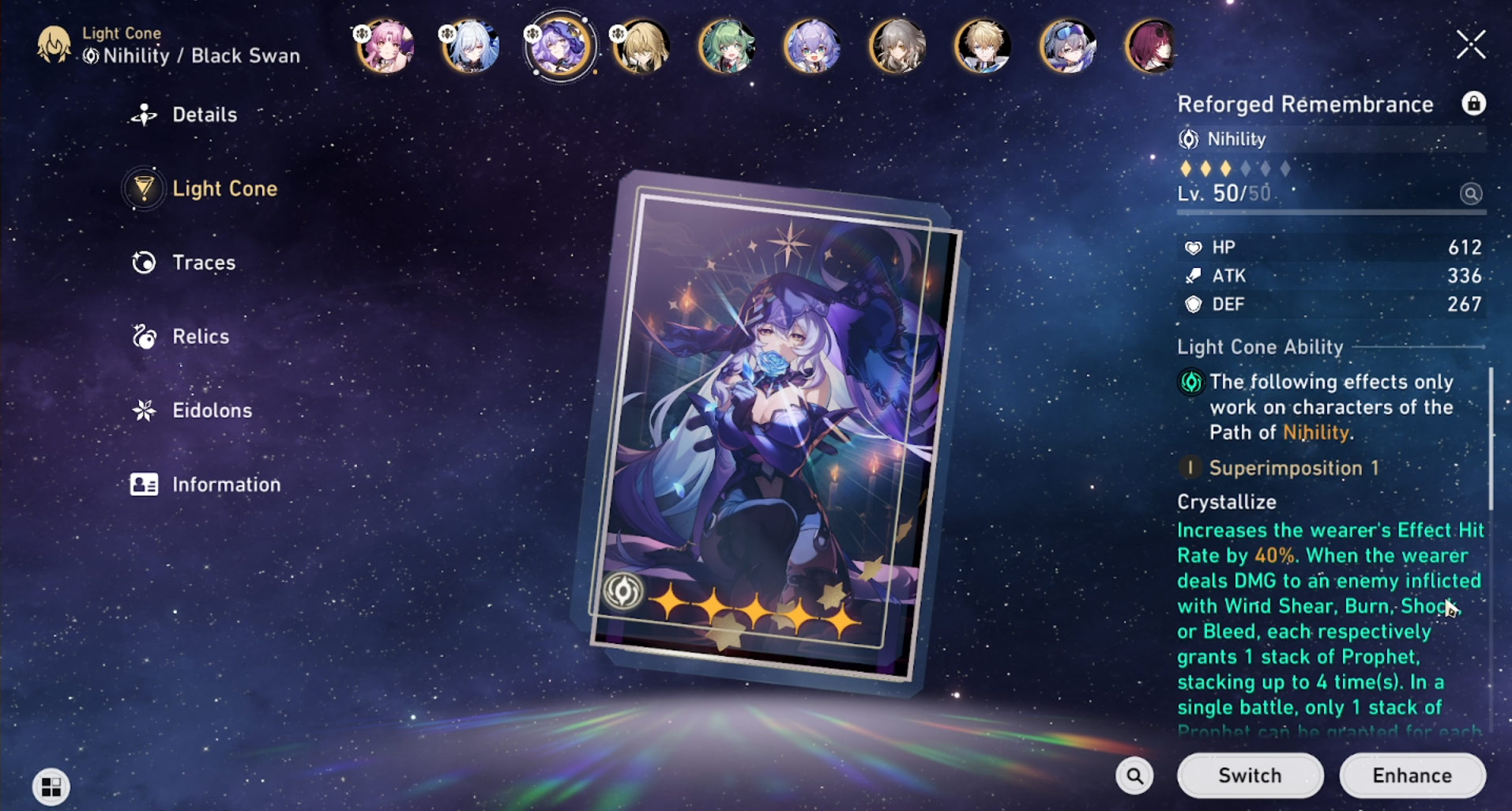Choose the green-haired character portrait
Screen dimensions: 1512x811
point(727,47)
